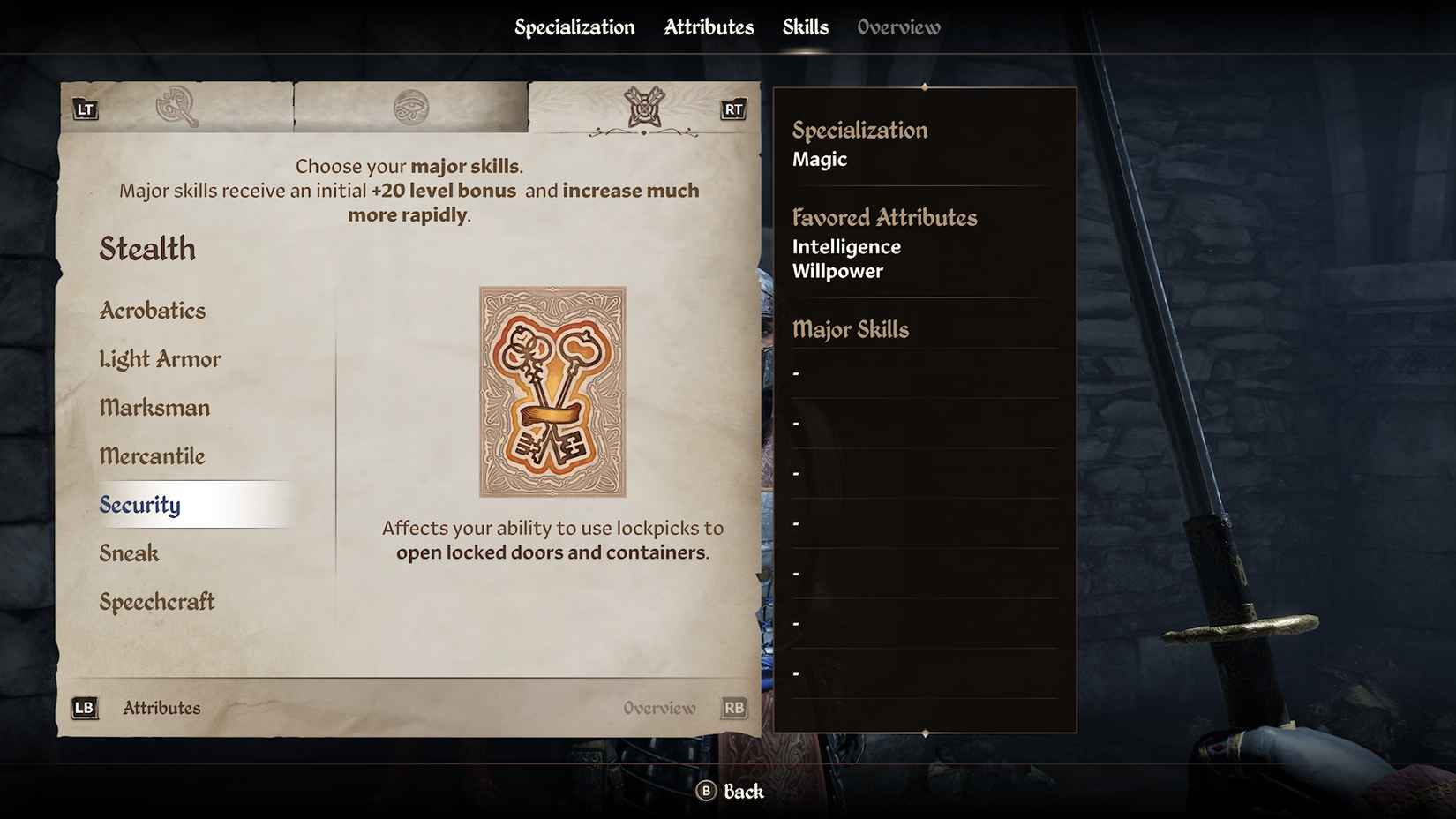1456x819 pixels.
Task: Select the Sneak skill entry
Action: 129,553
